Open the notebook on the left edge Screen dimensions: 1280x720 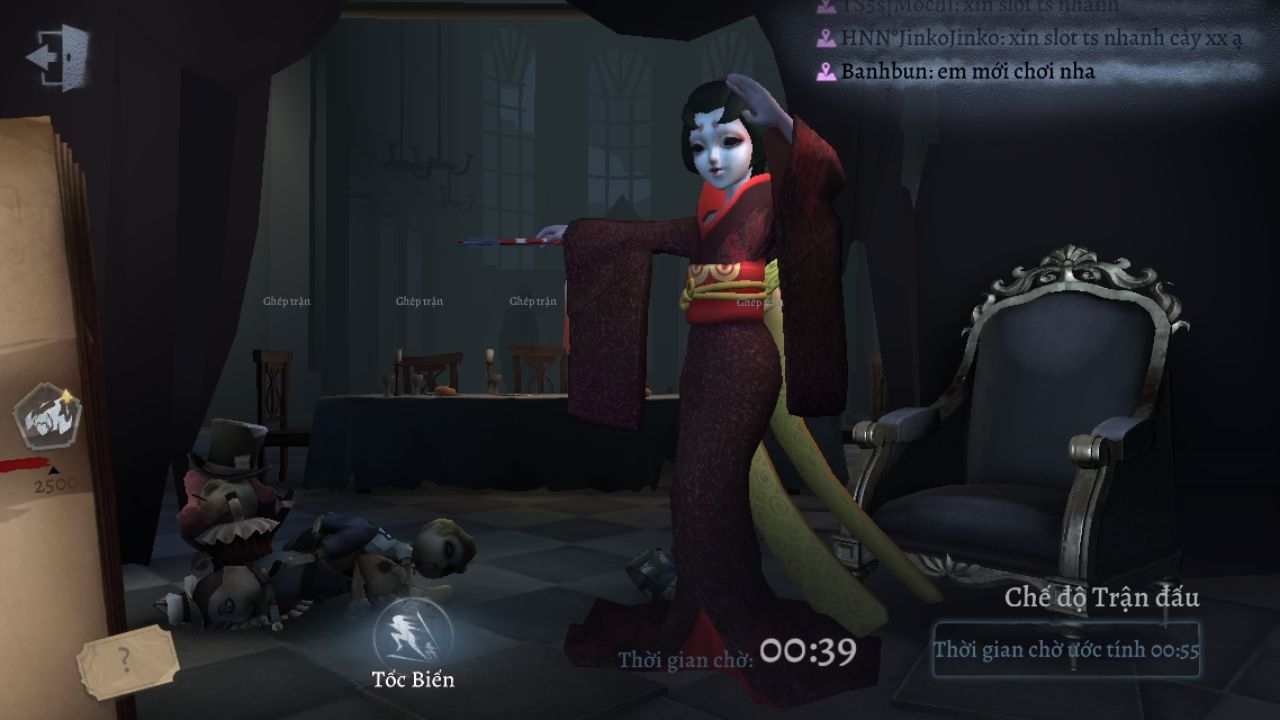[x=40, y=300]
